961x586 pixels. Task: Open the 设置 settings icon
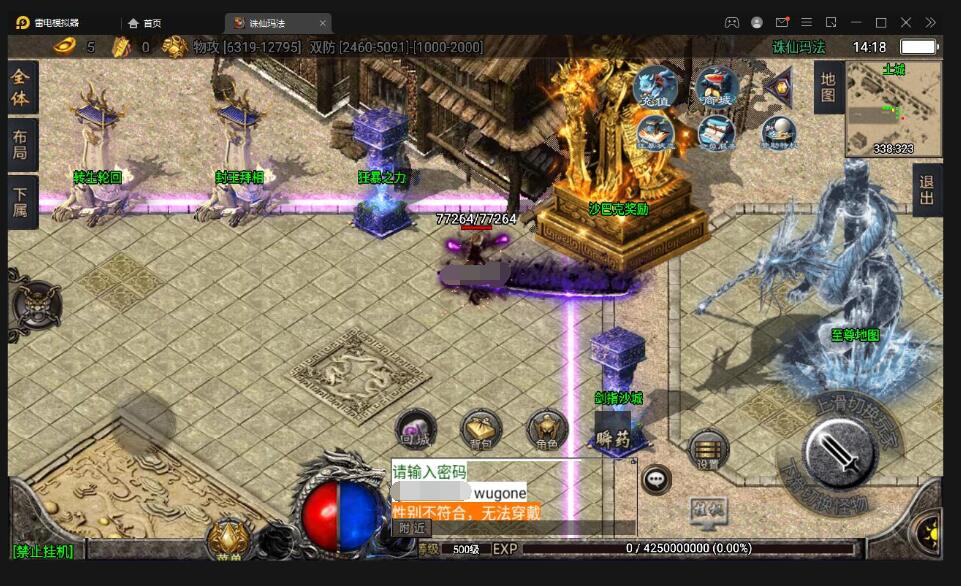click(708, 450)
